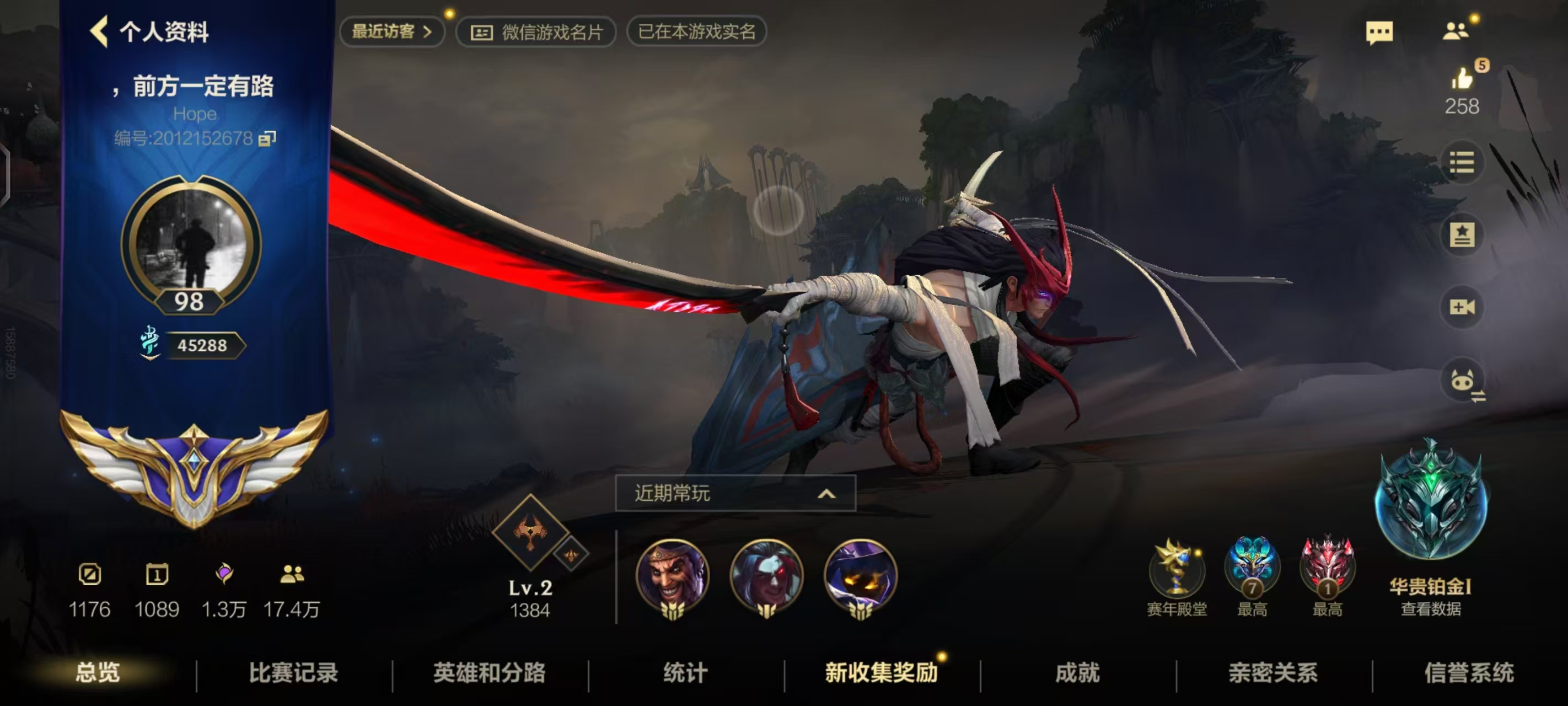The width and height of the screenshot is (1568, 706).
Task: View the 微信游戏名片 WeChat game card
Action: (536, 31)
